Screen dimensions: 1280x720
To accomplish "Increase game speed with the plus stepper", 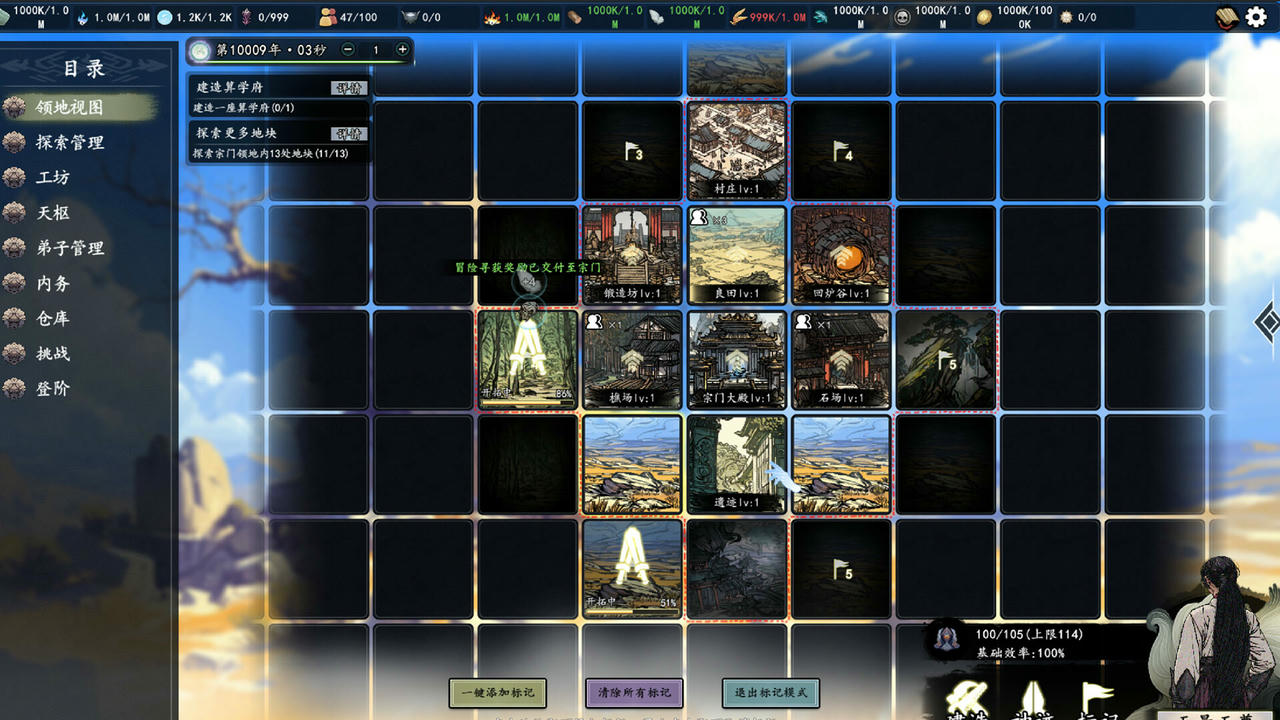I will [x=403, y=47].
